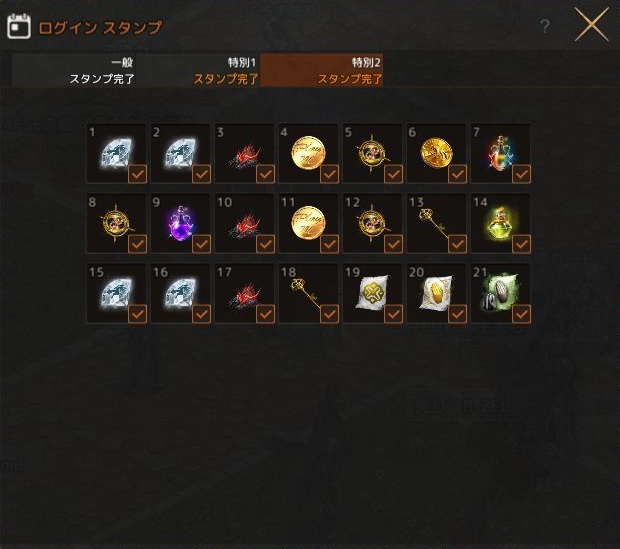Select the day 9 purple potion reward
This screenshot has height=549, width=620.
pos(181,223)
